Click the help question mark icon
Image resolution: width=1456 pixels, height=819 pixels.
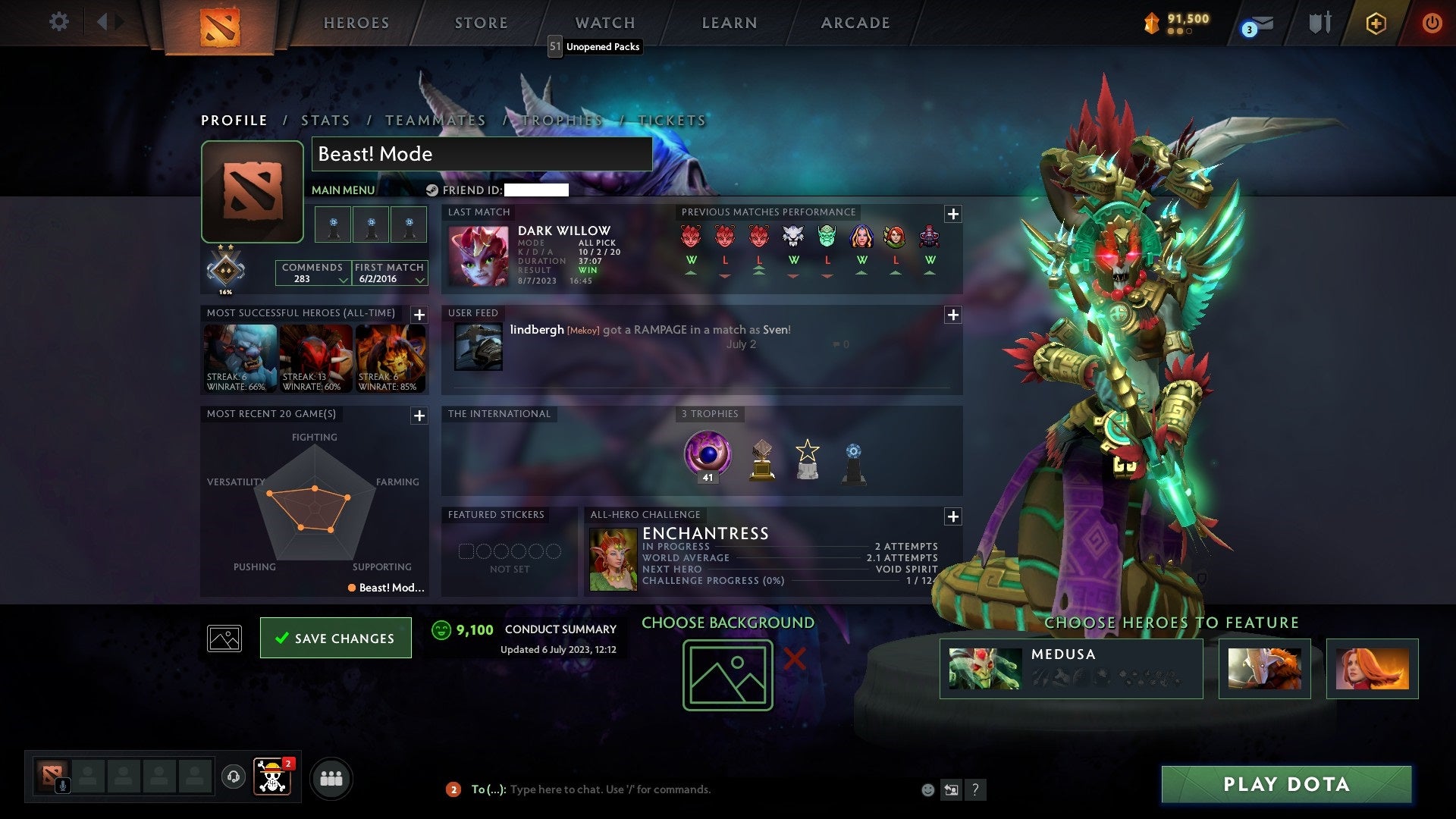(x=976, y=789)
